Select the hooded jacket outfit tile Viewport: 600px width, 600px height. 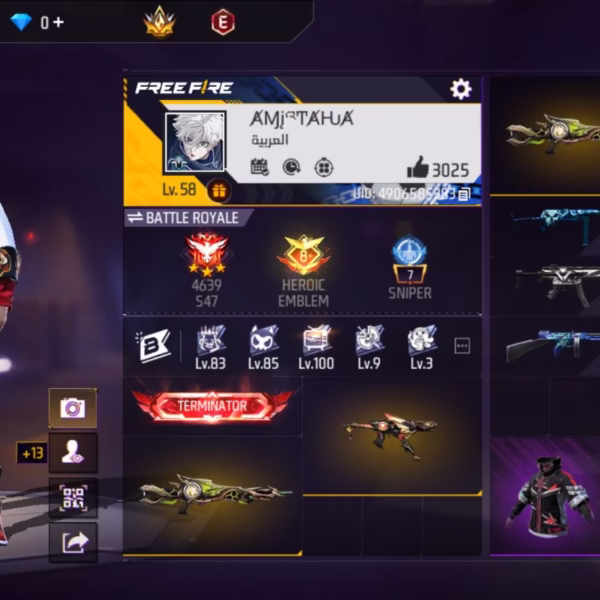[544, 497]
